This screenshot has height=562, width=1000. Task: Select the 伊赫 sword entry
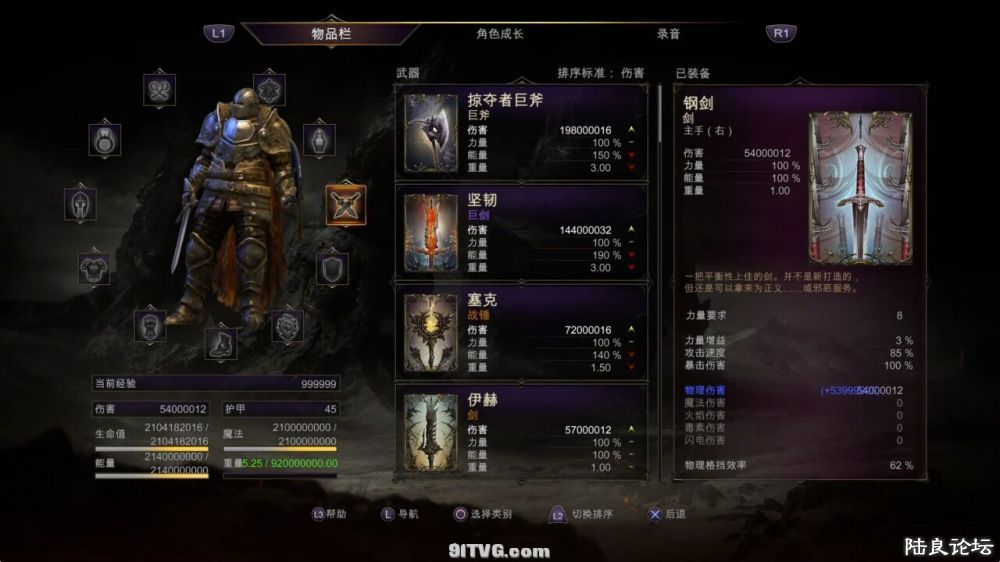pos(524,432)
